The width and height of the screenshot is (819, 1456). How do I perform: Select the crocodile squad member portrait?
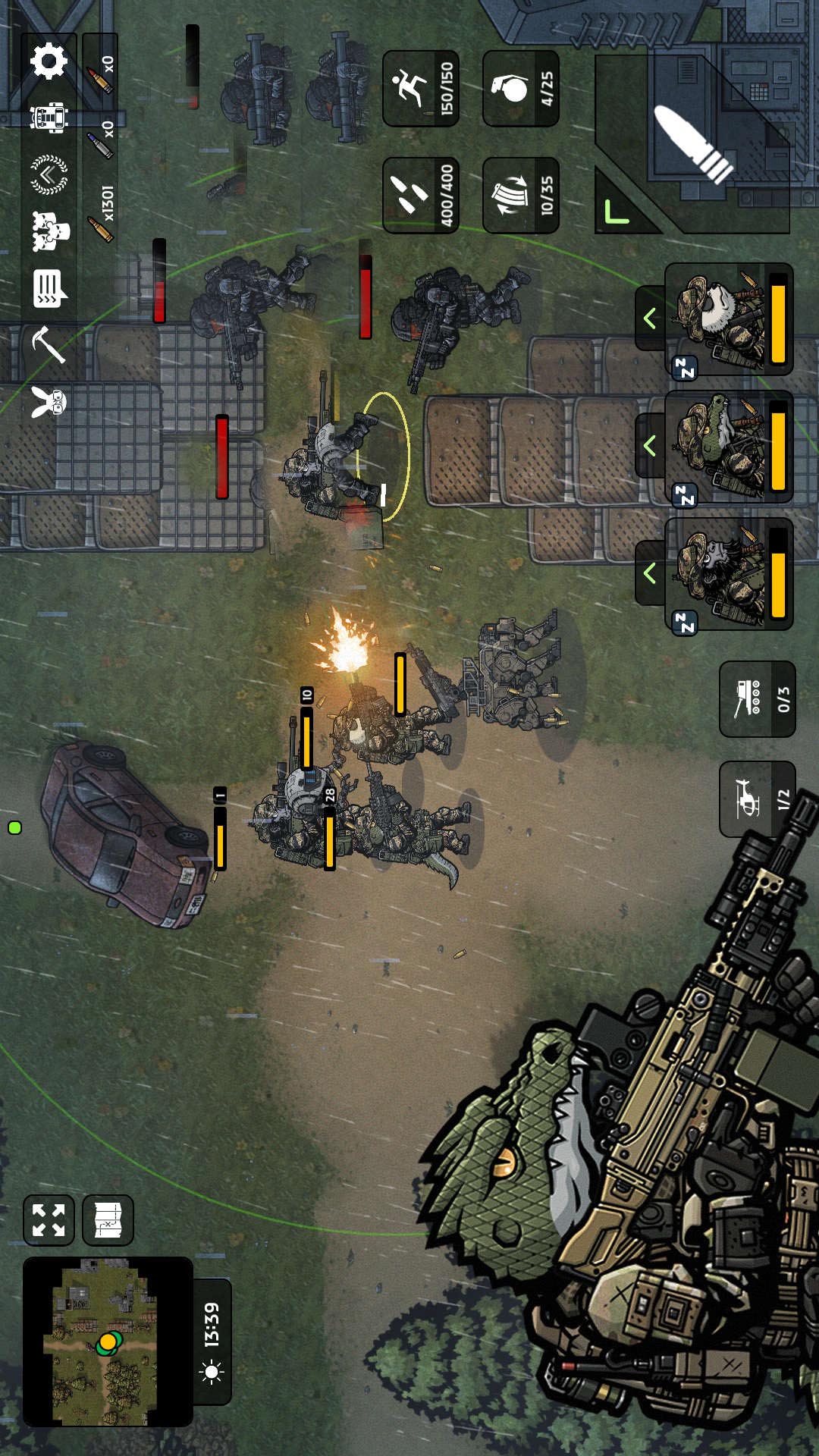pyautogui.click(x=728, y=446)
